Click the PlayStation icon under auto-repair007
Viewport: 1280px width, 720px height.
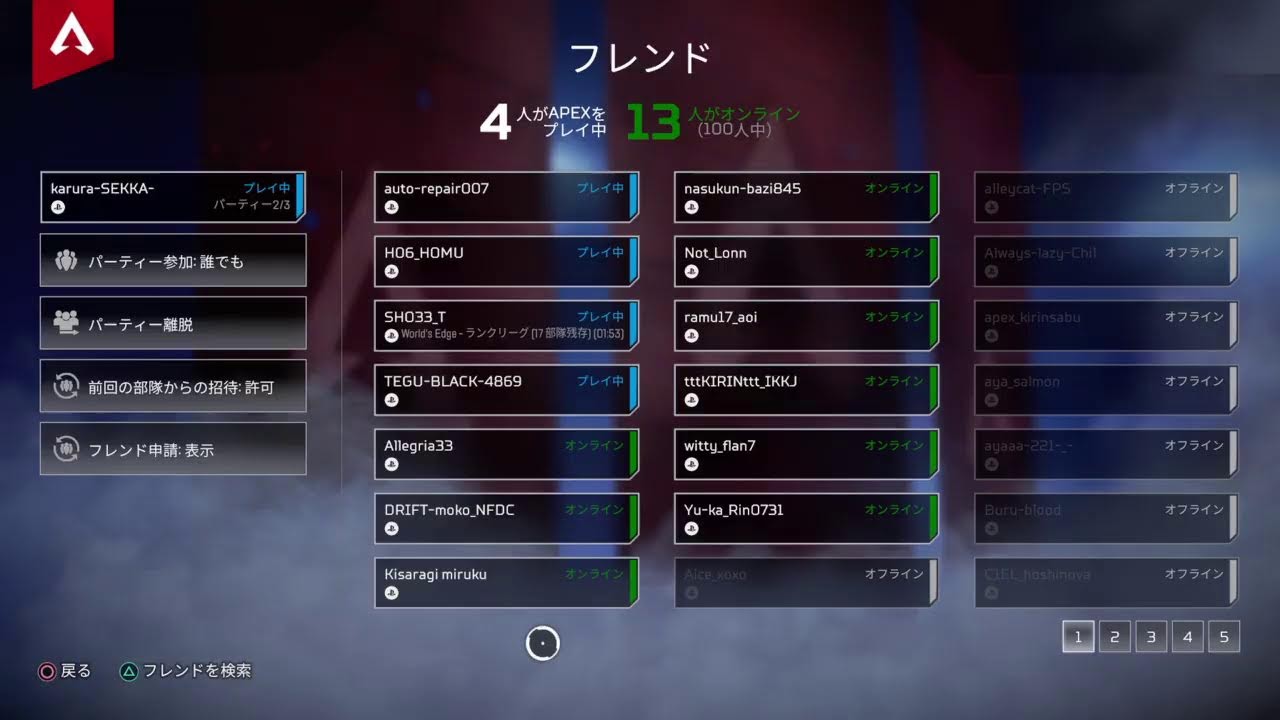tap(390, 205)
